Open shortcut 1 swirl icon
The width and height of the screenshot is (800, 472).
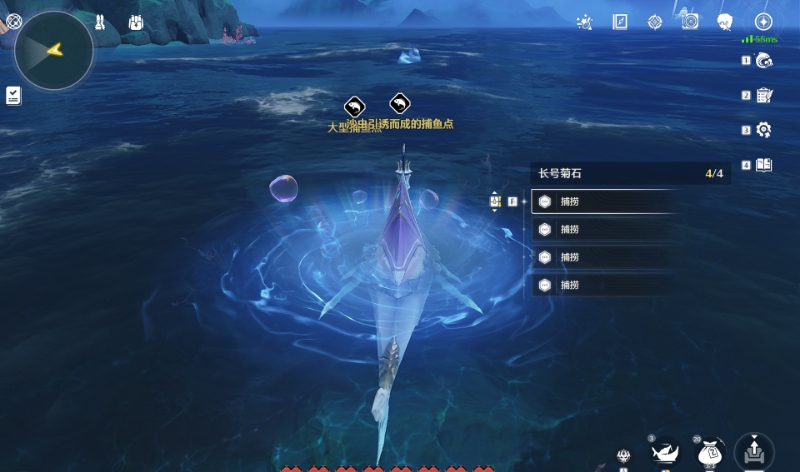[764, 62]
